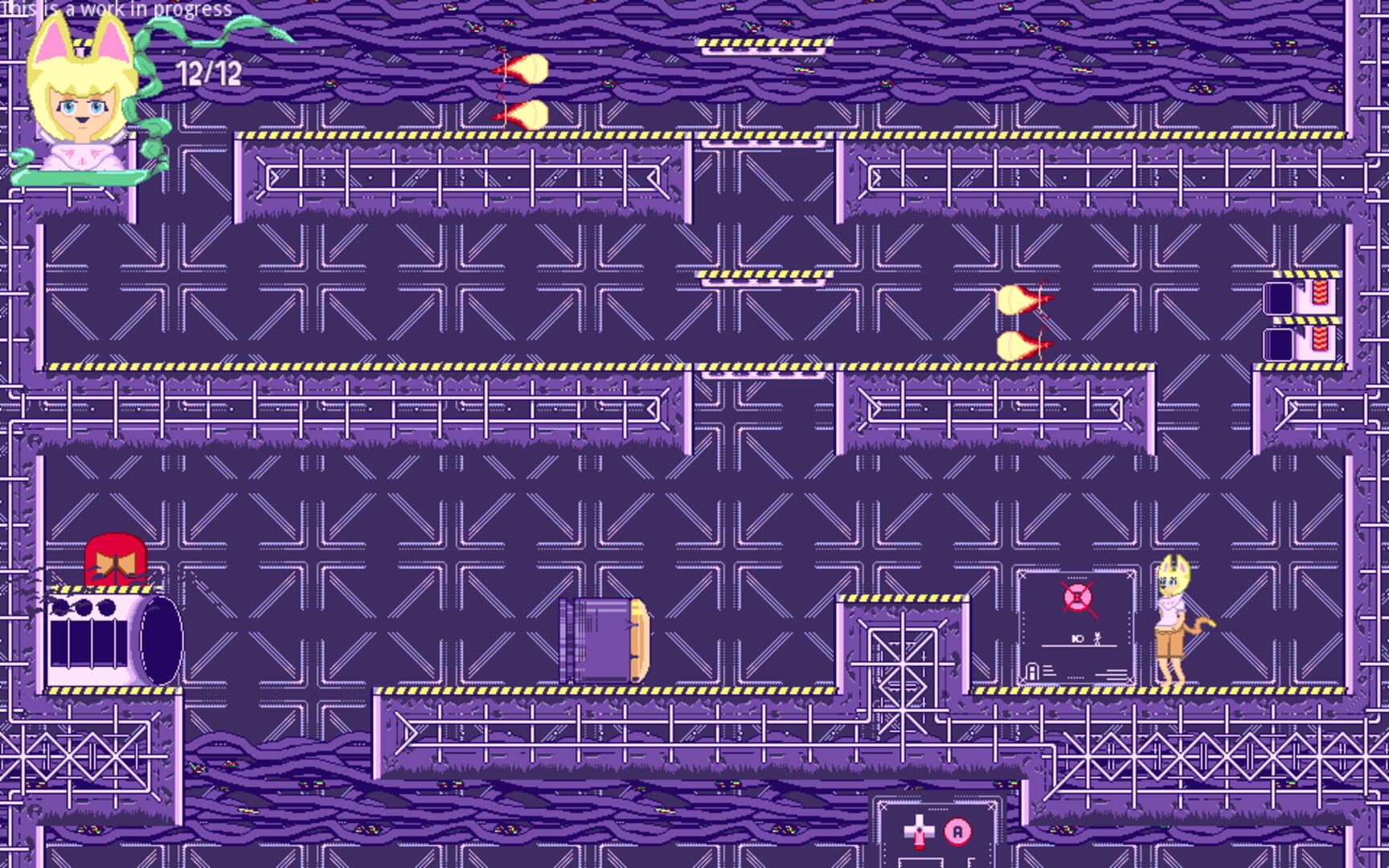Viewport: 1389px width, 868px height.
Task: Select the controls signpost panel at the bottom
Action: (936, 836)
